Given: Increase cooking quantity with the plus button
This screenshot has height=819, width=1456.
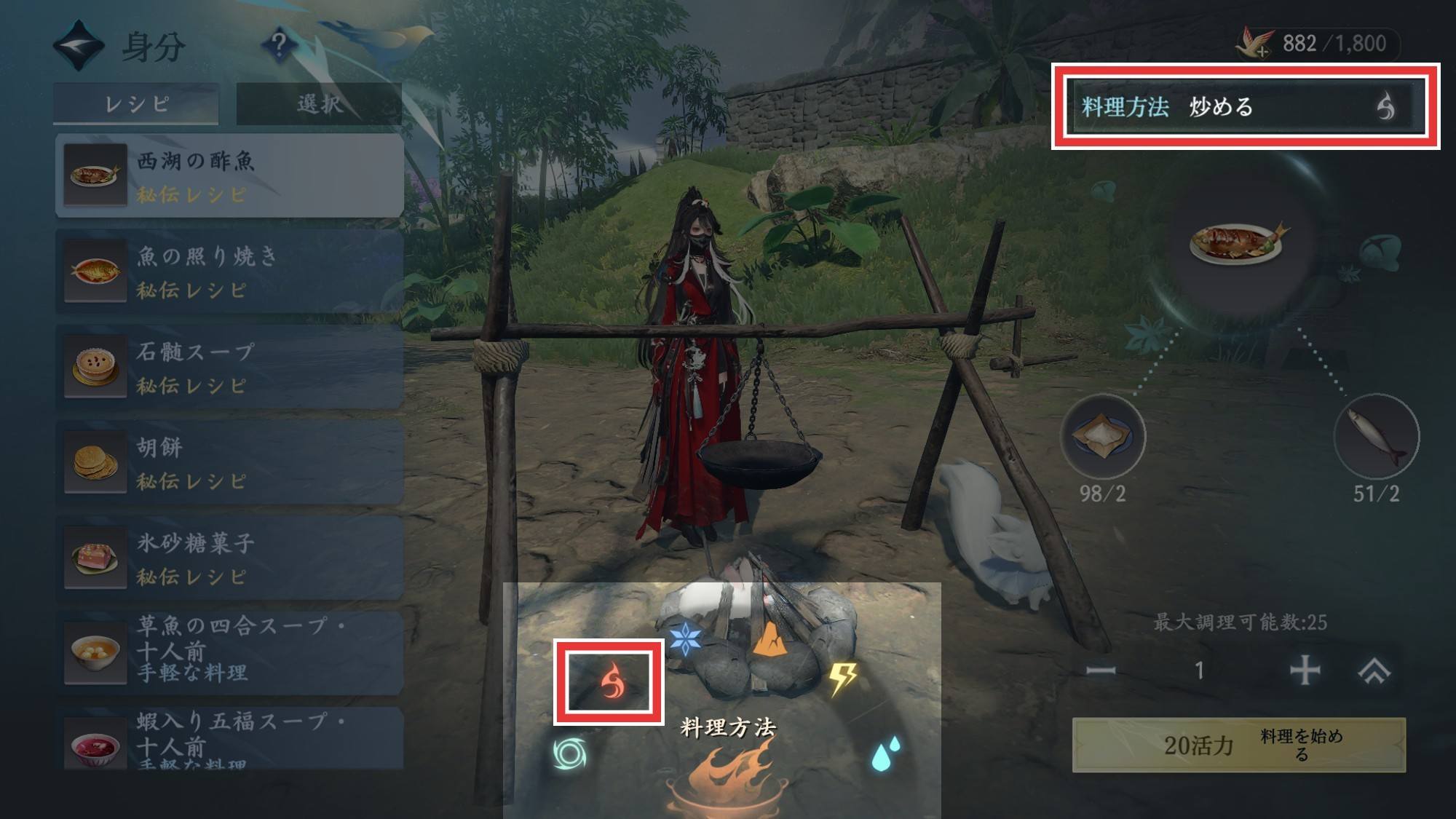Looking at the screenshot, I should click(1305, 670).
